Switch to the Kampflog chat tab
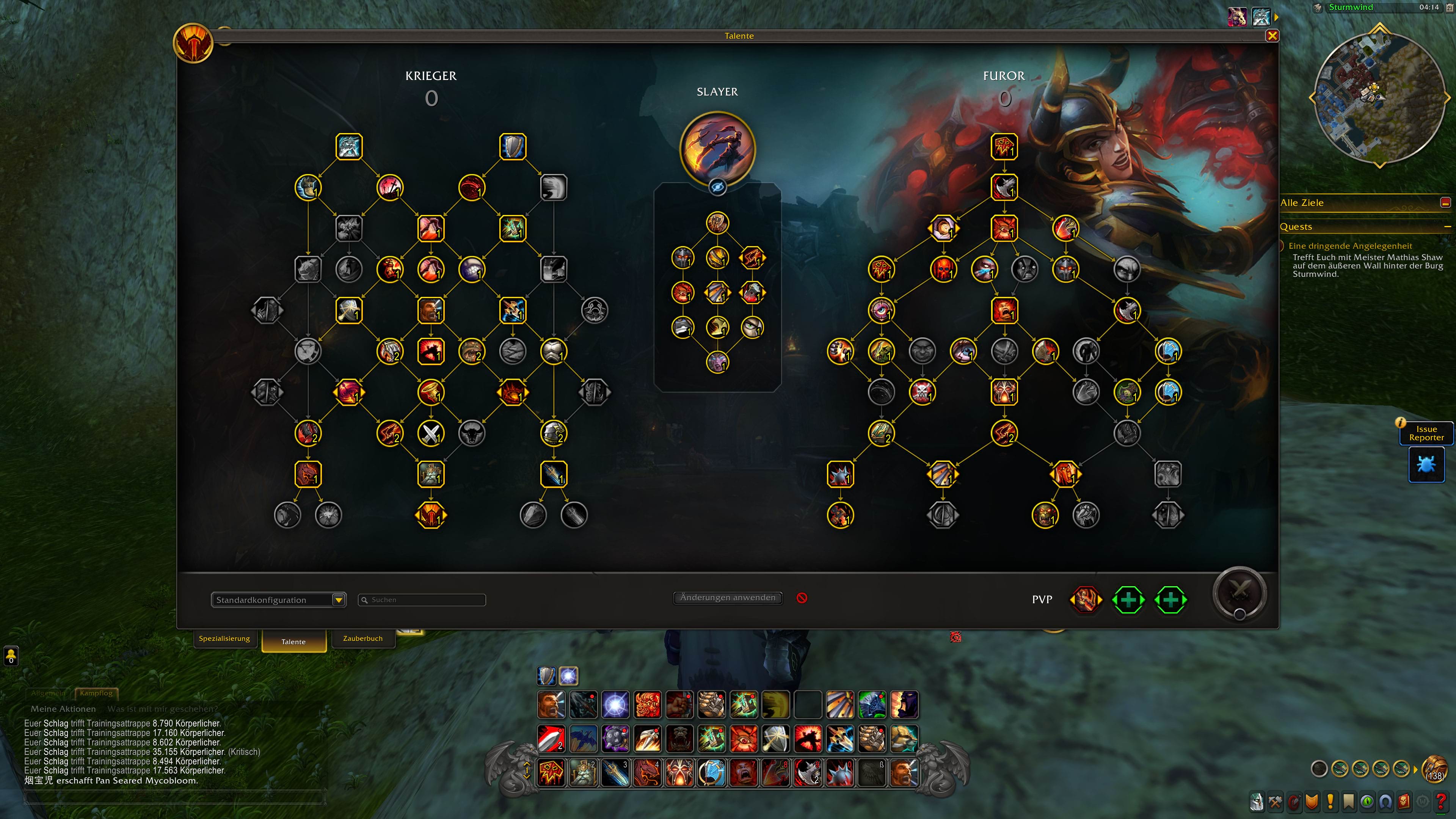The height and width of the screenshot is (819, 1456). pyautogui.click(x=96, y=693)
